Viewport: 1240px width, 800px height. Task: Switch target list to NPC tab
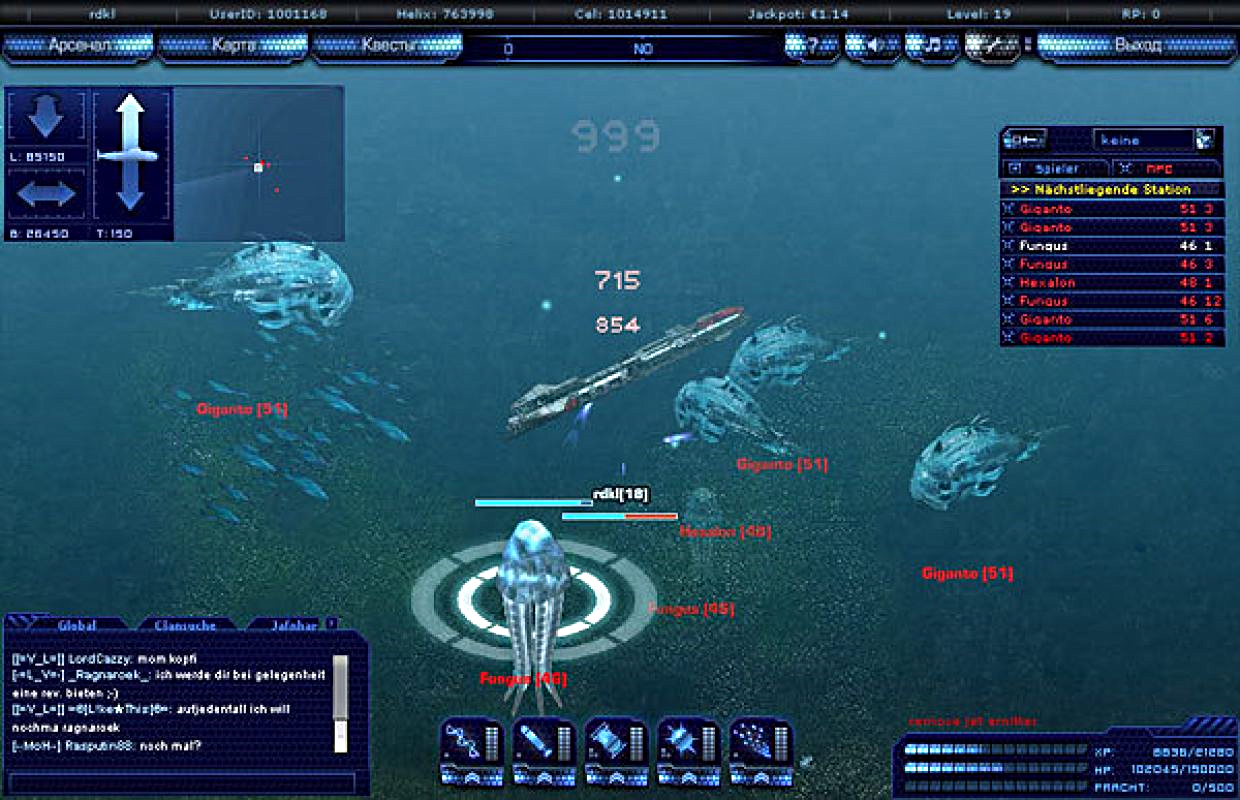[1166, 169]
